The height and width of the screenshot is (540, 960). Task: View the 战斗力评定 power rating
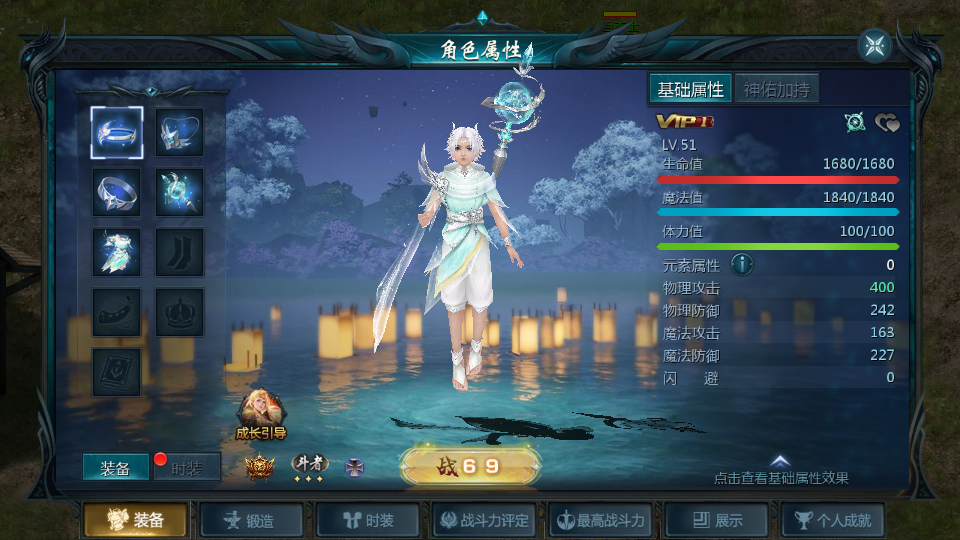[485, 520]
